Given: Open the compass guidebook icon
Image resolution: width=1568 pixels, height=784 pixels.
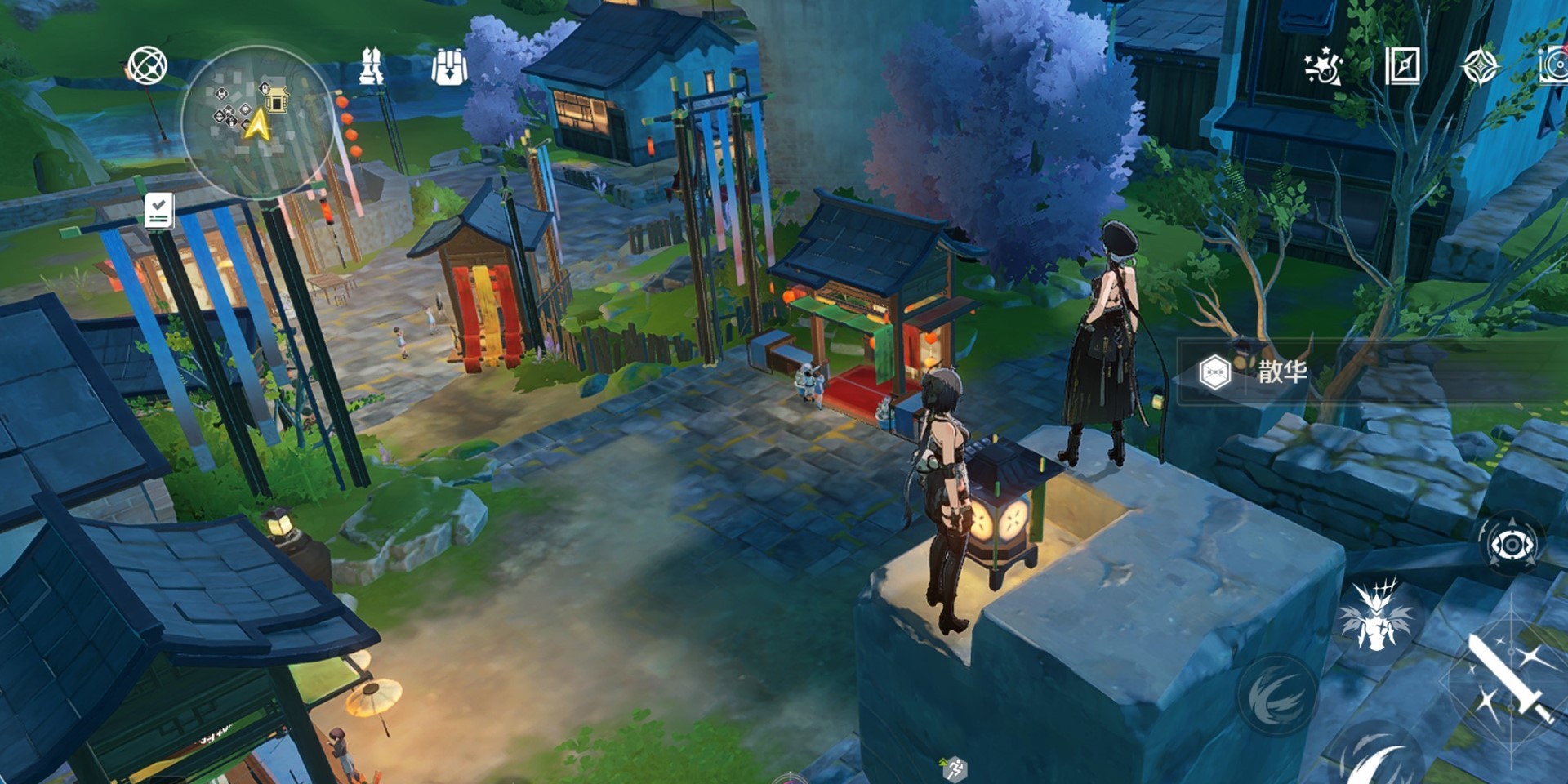Looking at the screenshot, I should tap(1402, 66).
